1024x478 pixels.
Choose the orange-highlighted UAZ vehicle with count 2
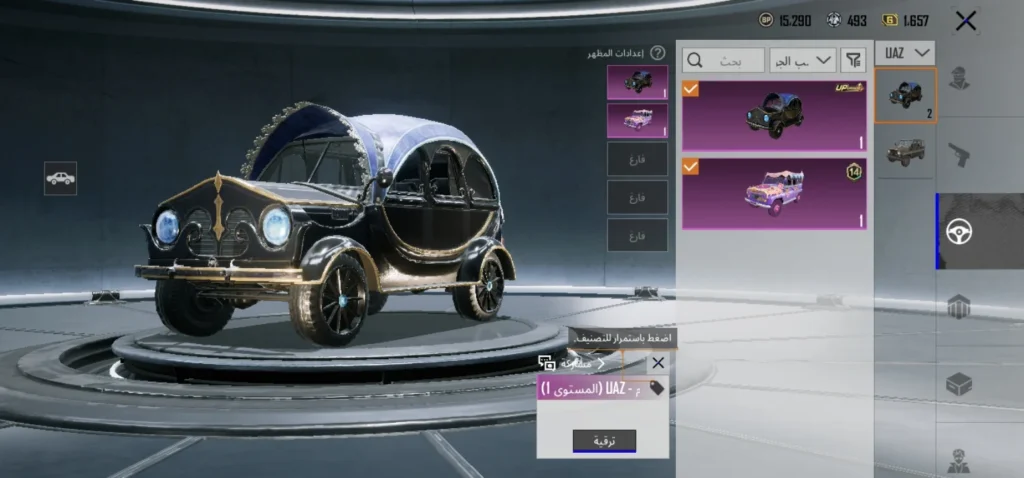[x=905, y=96]
